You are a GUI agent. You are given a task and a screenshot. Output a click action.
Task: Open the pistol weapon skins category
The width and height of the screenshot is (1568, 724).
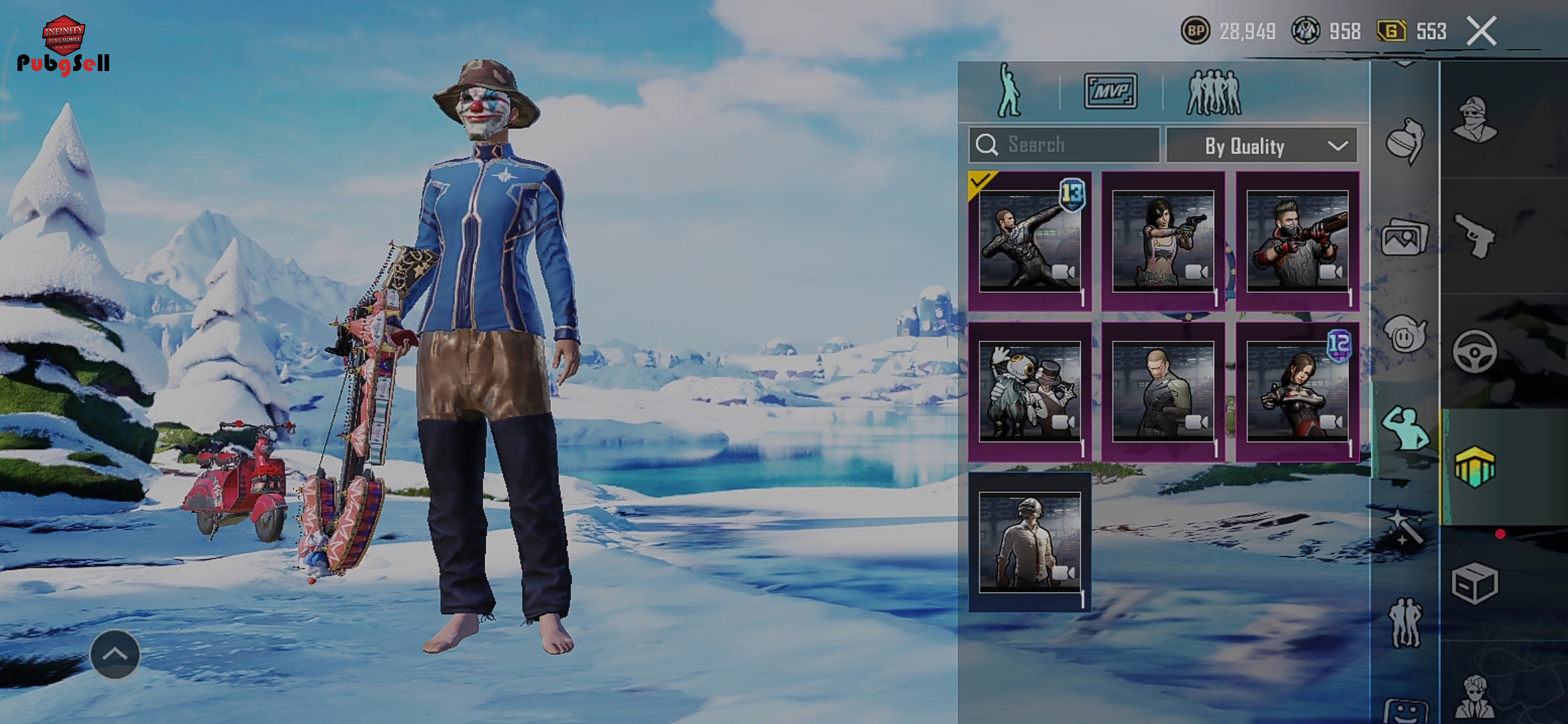pyautogui.click(x=1475, y=235)
